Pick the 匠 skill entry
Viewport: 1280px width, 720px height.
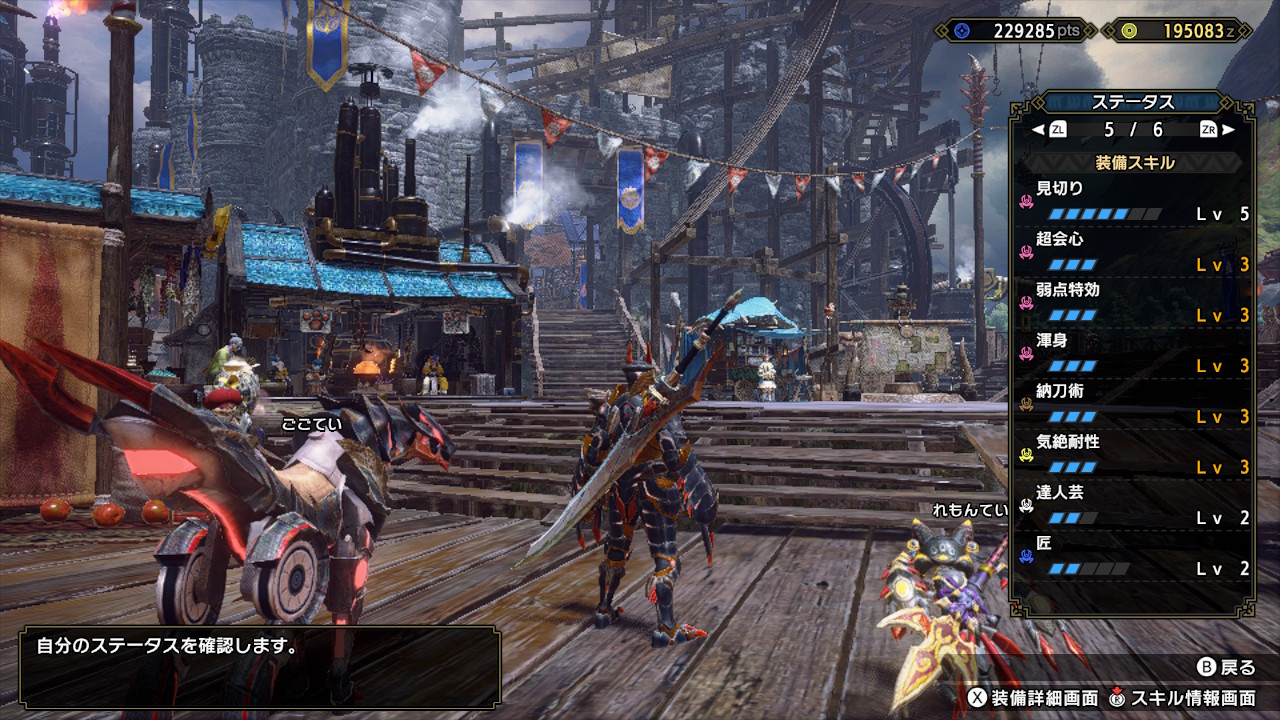1134,556
